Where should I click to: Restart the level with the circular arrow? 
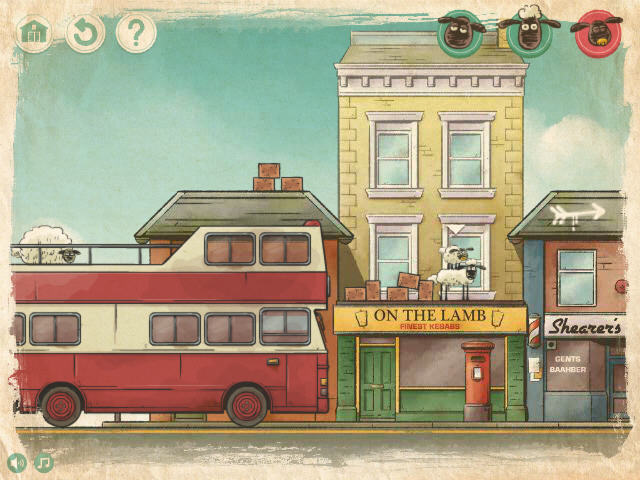click(x=86, y=33)
